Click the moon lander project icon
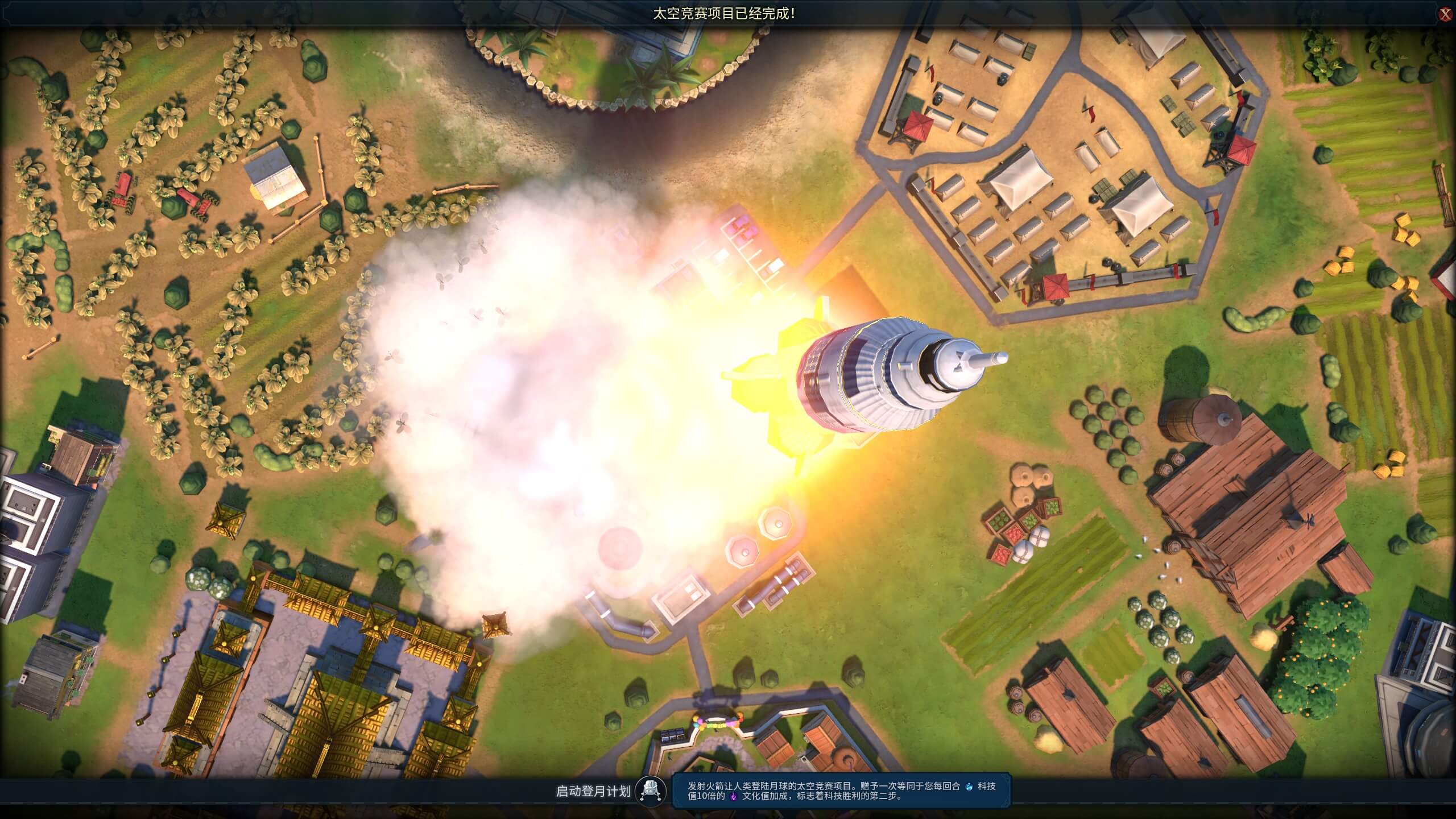 [651, 791]
